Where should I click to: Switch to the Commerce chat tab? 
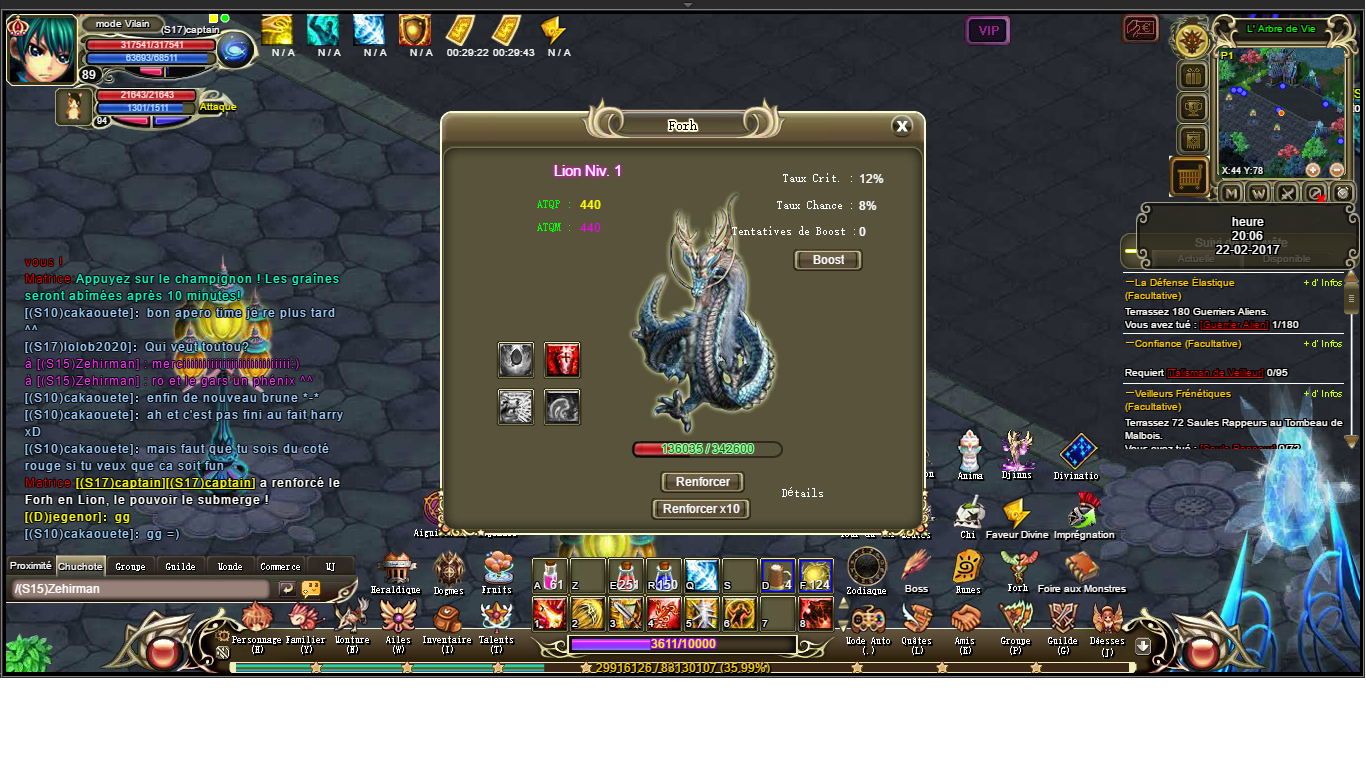click(280, 566)
